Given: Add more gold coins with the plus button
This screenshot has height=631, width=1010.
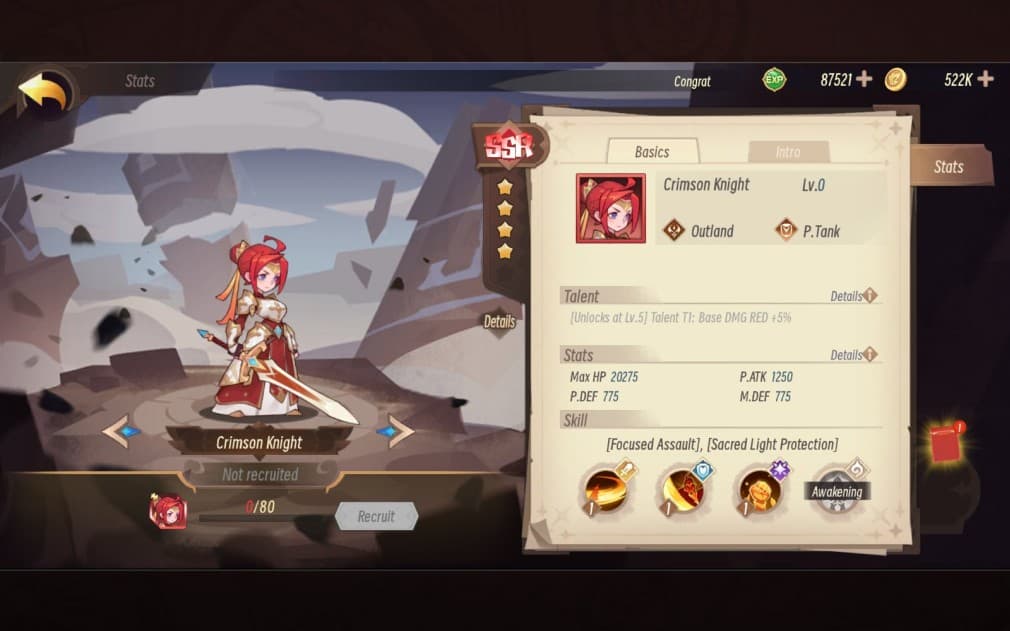Looking at the screenshot, I should pyautogui.click(x=985, y=79).
